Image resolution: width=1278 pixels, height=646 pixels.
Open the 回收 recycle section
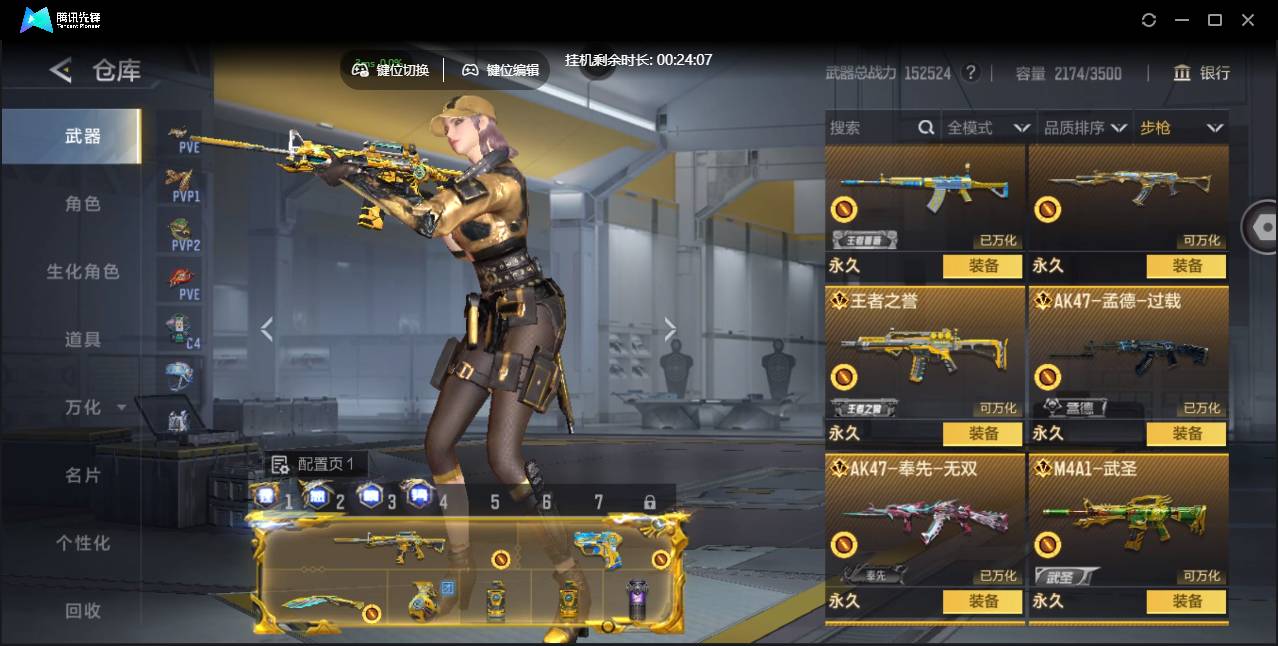(x=83, y=610)
